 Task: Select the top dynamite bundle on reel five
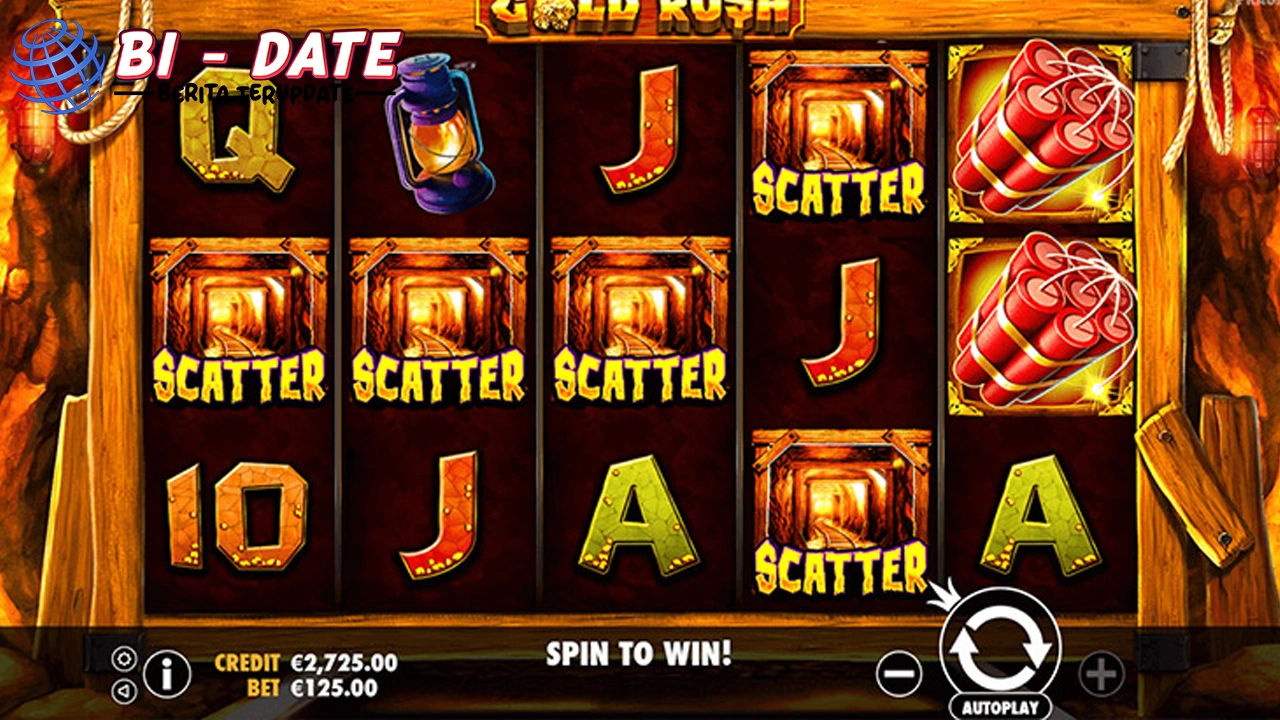point(1040,130)
